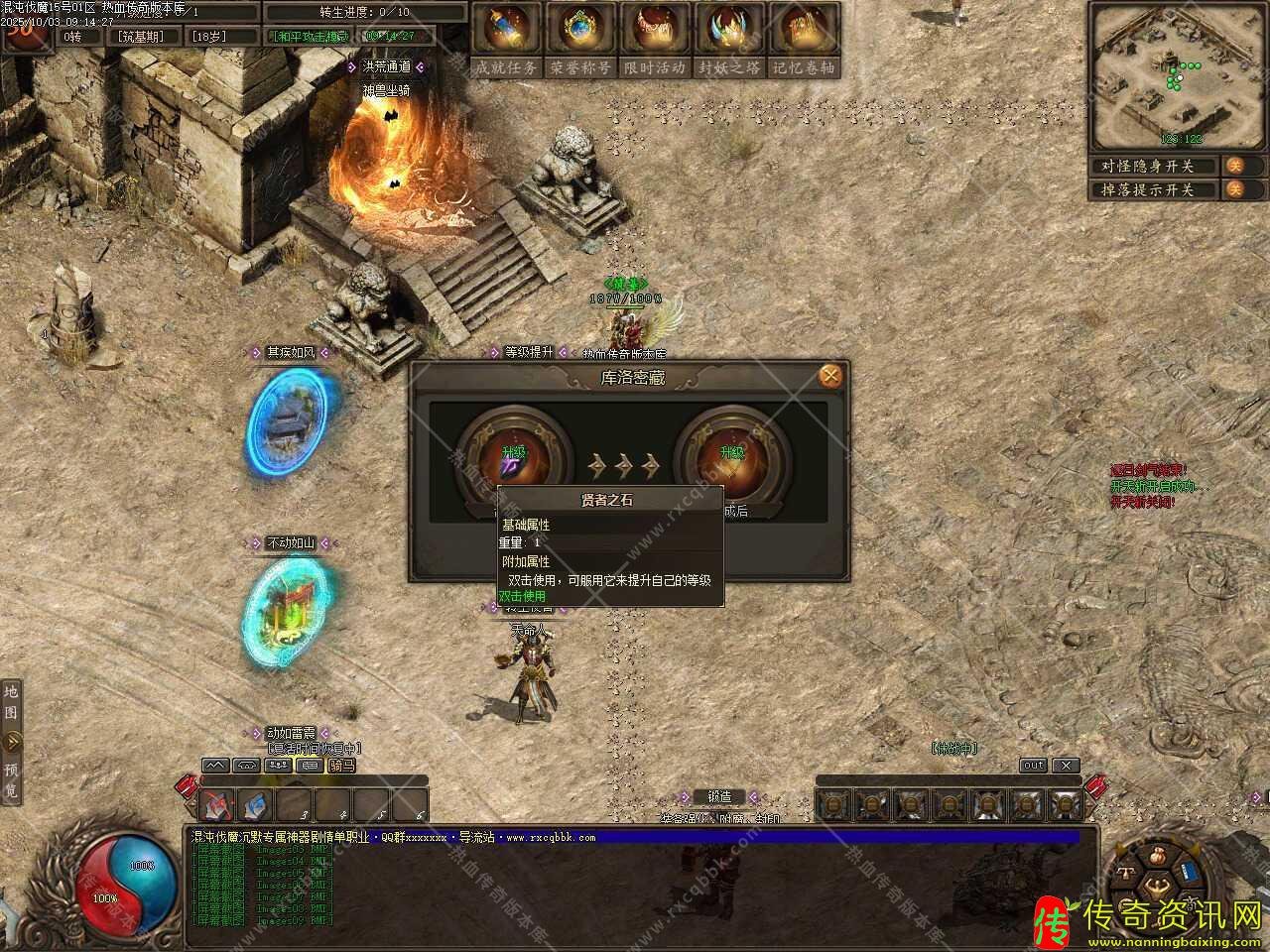Image resolution: width=1270 pixels, height=952 pixels.
Task: Click the X button beside out
Action: (x=1065, y=766)
